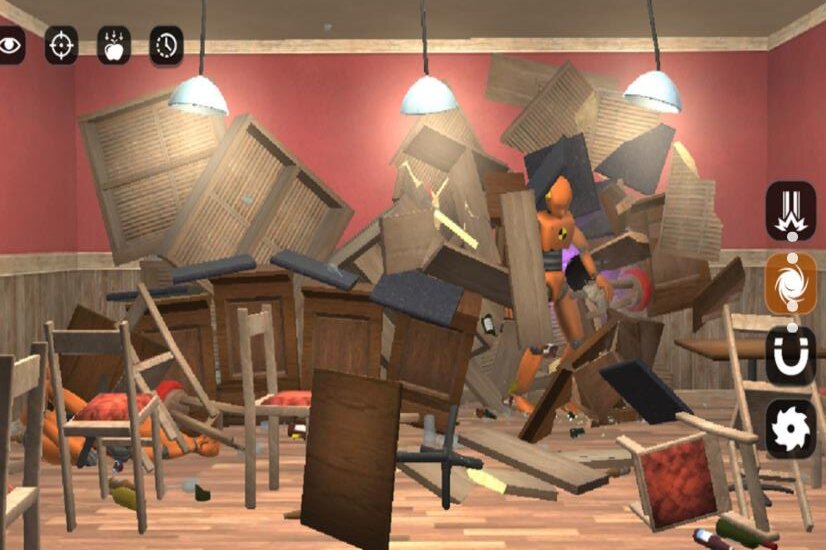Select the impact strike tool
This screenshot has width=826, height=550.
point(791,210)
